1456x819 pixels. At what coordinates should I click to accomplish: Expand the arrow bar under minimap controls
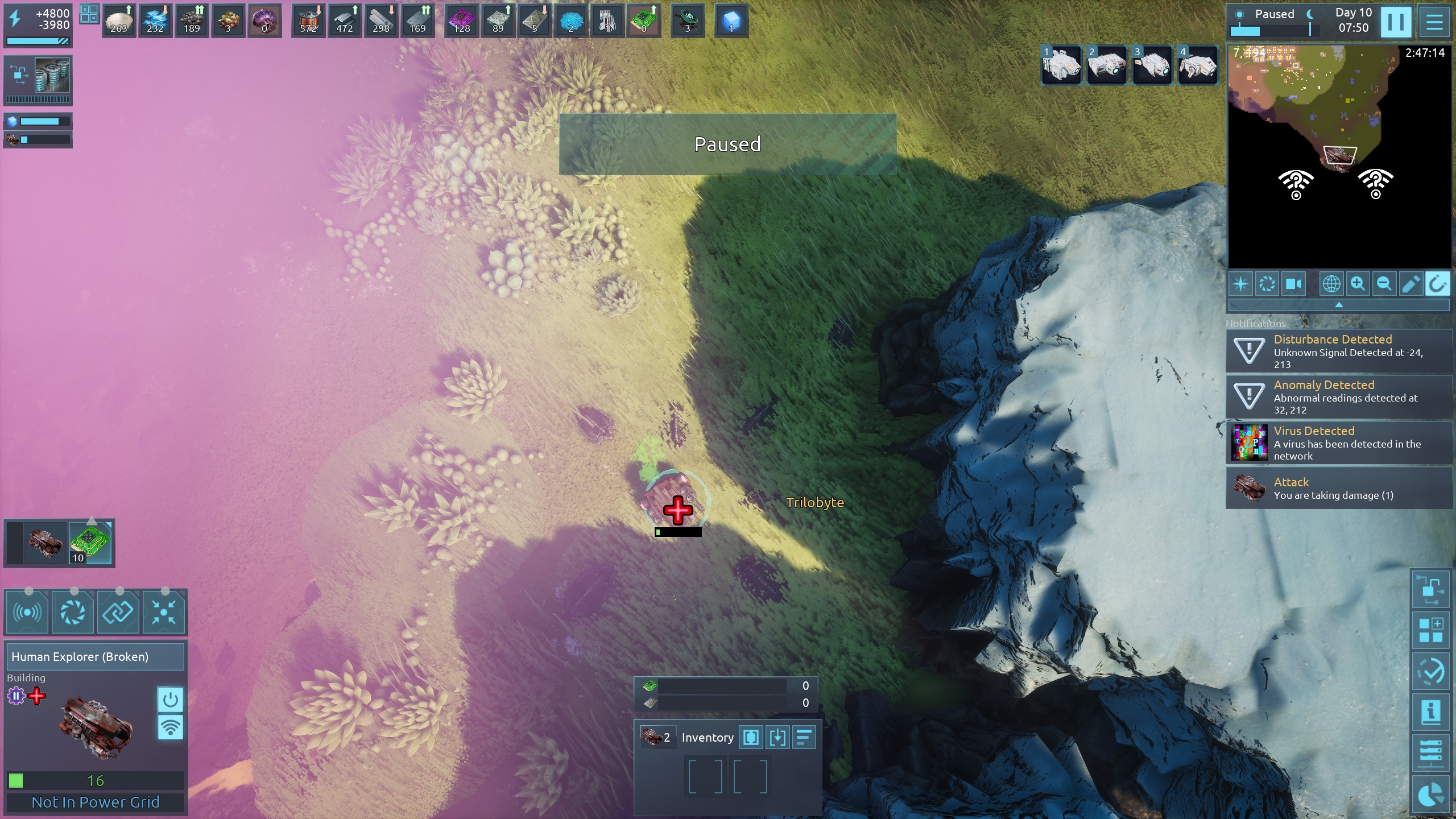point(1339,305)
